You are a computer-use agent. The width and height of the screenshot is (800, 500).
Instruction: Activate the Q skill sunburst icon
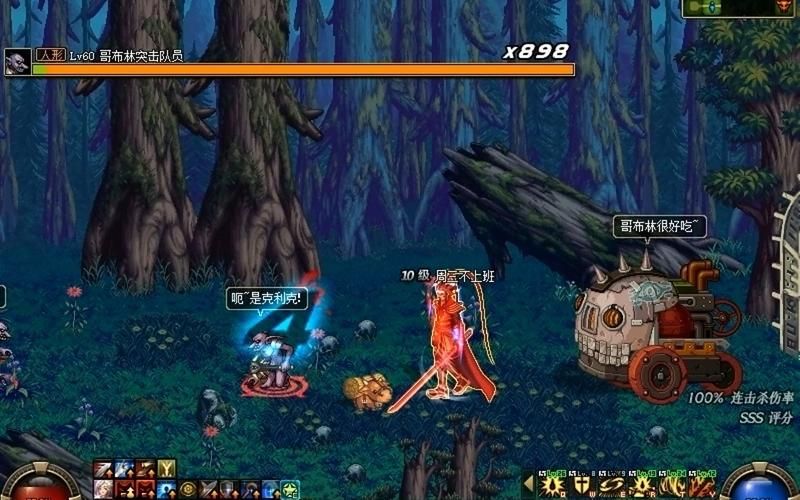click(x=553, y=486)
